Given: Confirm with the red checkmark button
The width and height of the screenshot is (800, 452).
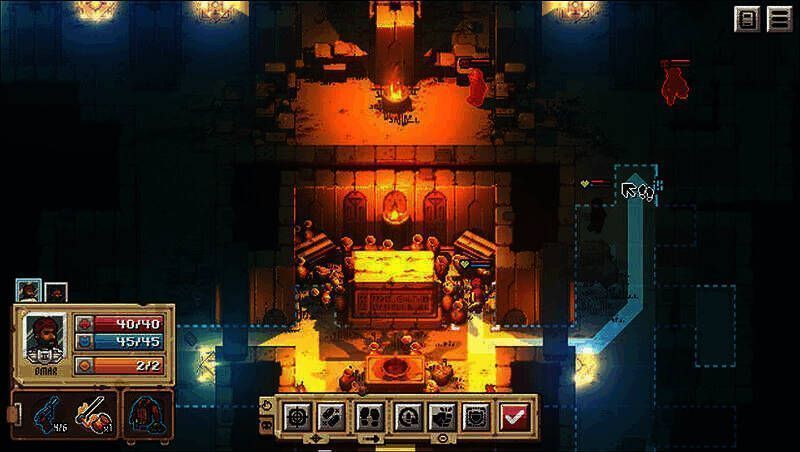Looking at the screenshot, I should tap(515, 415).
